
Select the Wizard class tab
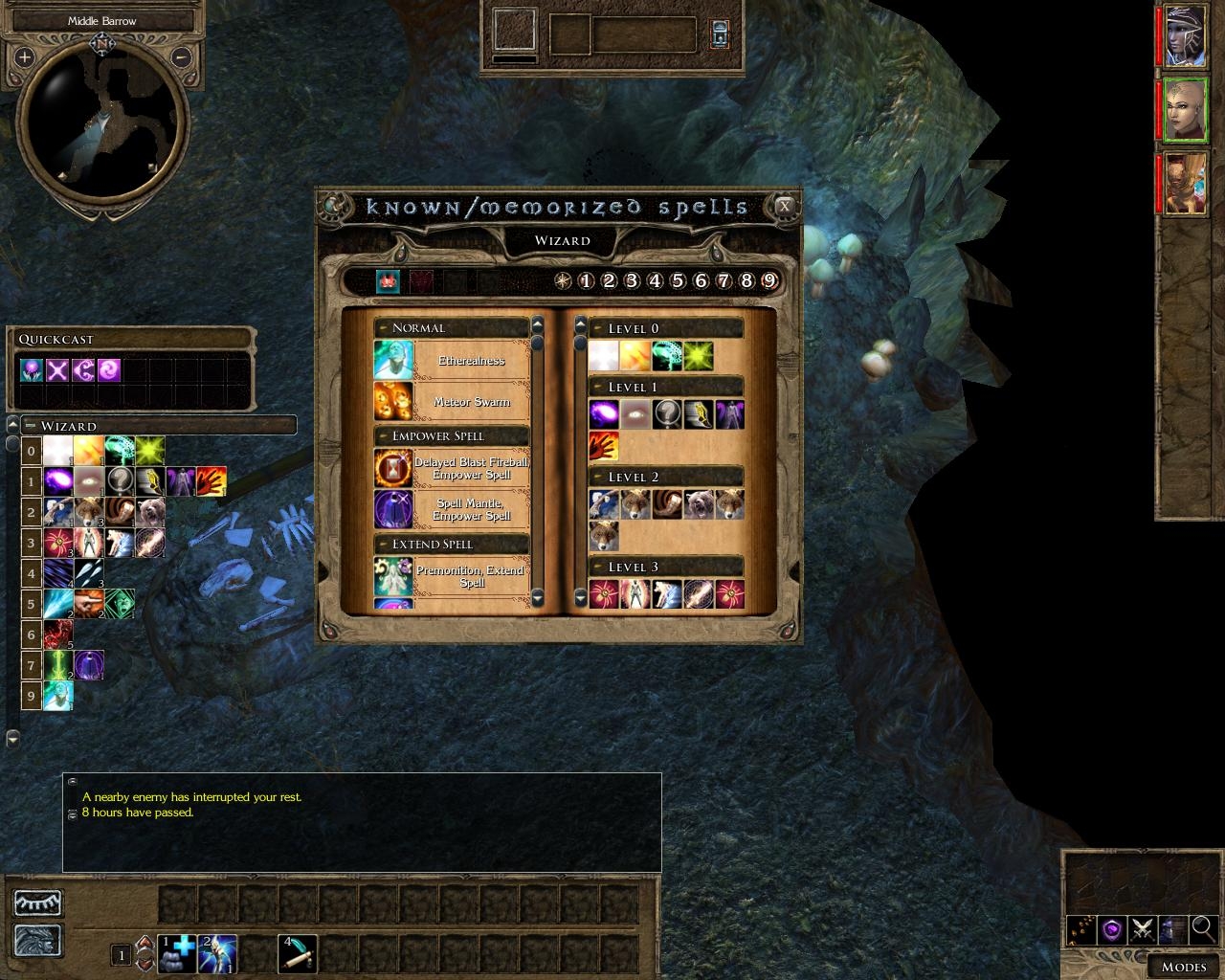tap(562, 241)
